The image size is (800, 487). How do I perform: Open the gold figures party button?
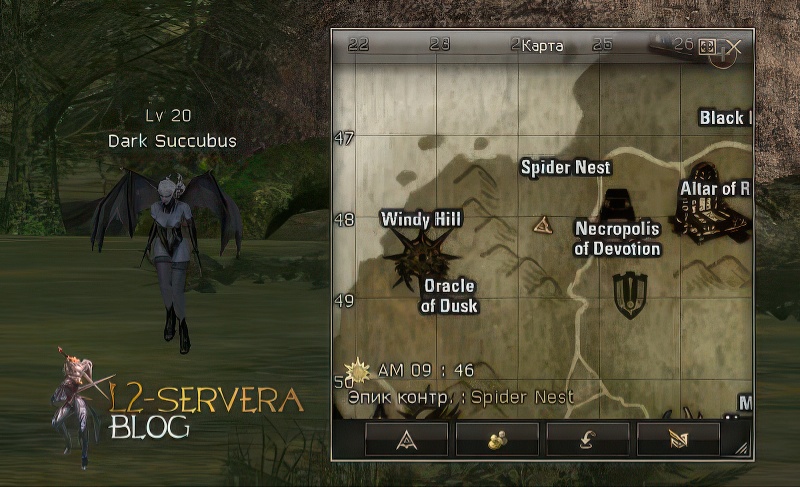pos(496,439)
